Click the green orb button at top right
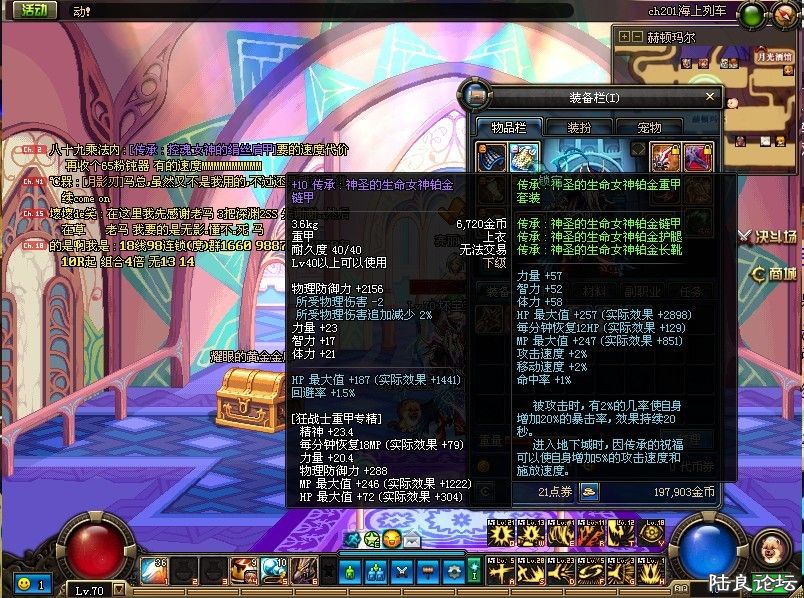 pos(753,15)
